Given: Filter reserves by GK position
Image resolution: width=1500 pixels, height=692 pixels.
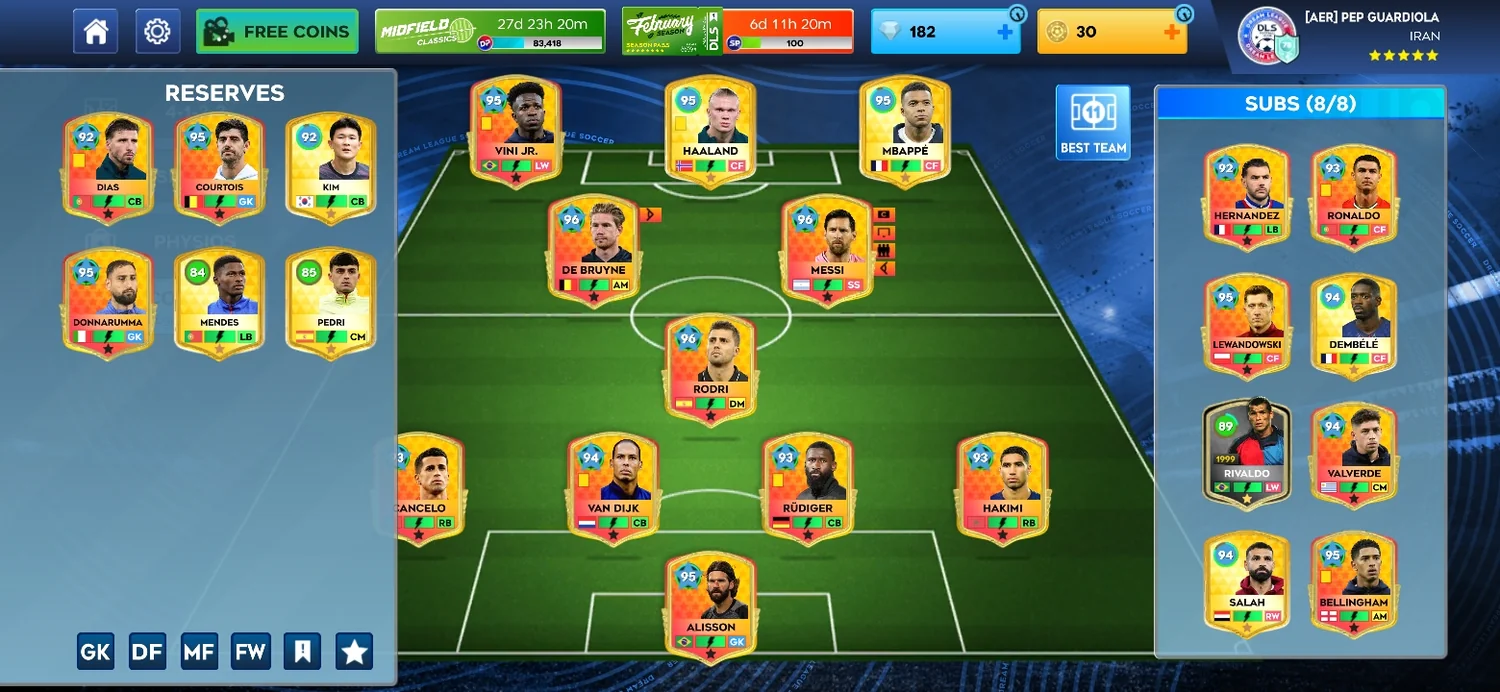Looking at the screenshot, I should click(x=95, y=652).
